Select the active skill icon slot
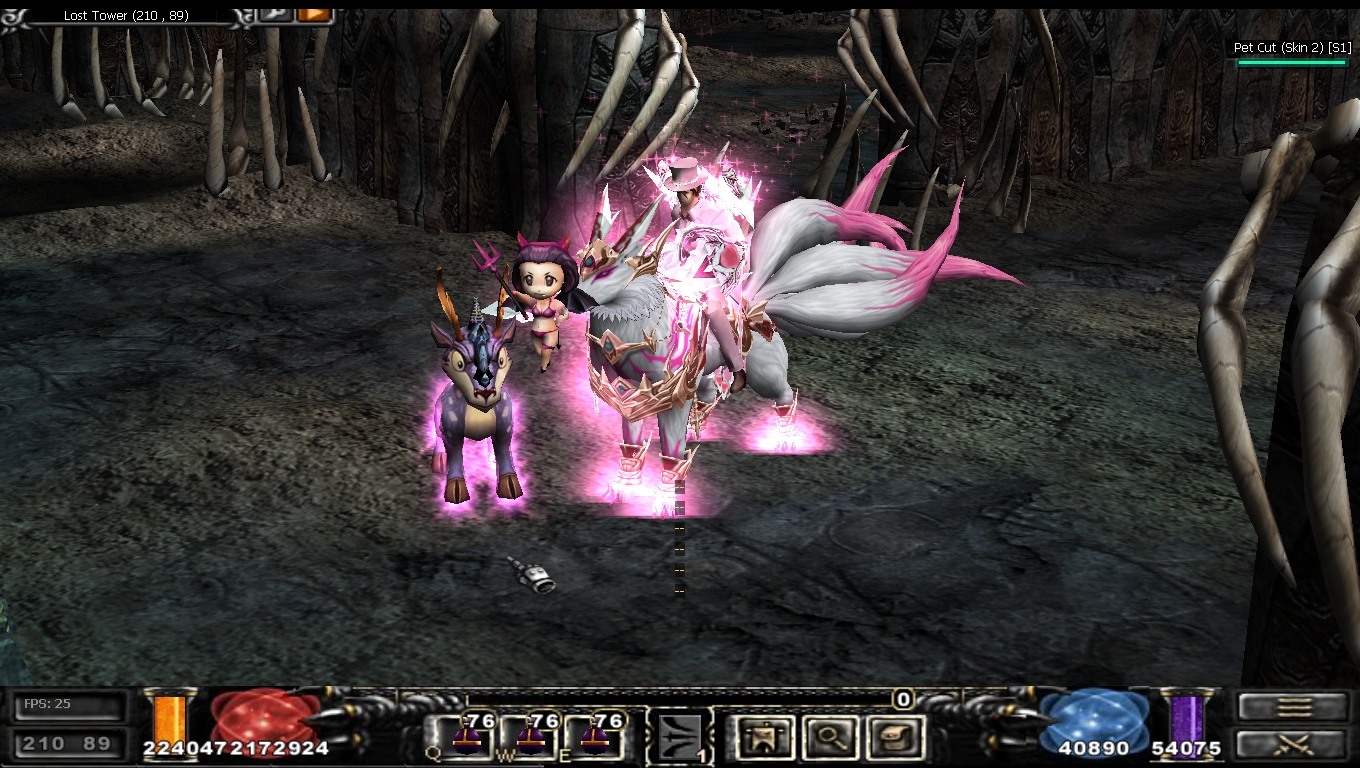This screenshot has height=768, width=1360. 679,738
